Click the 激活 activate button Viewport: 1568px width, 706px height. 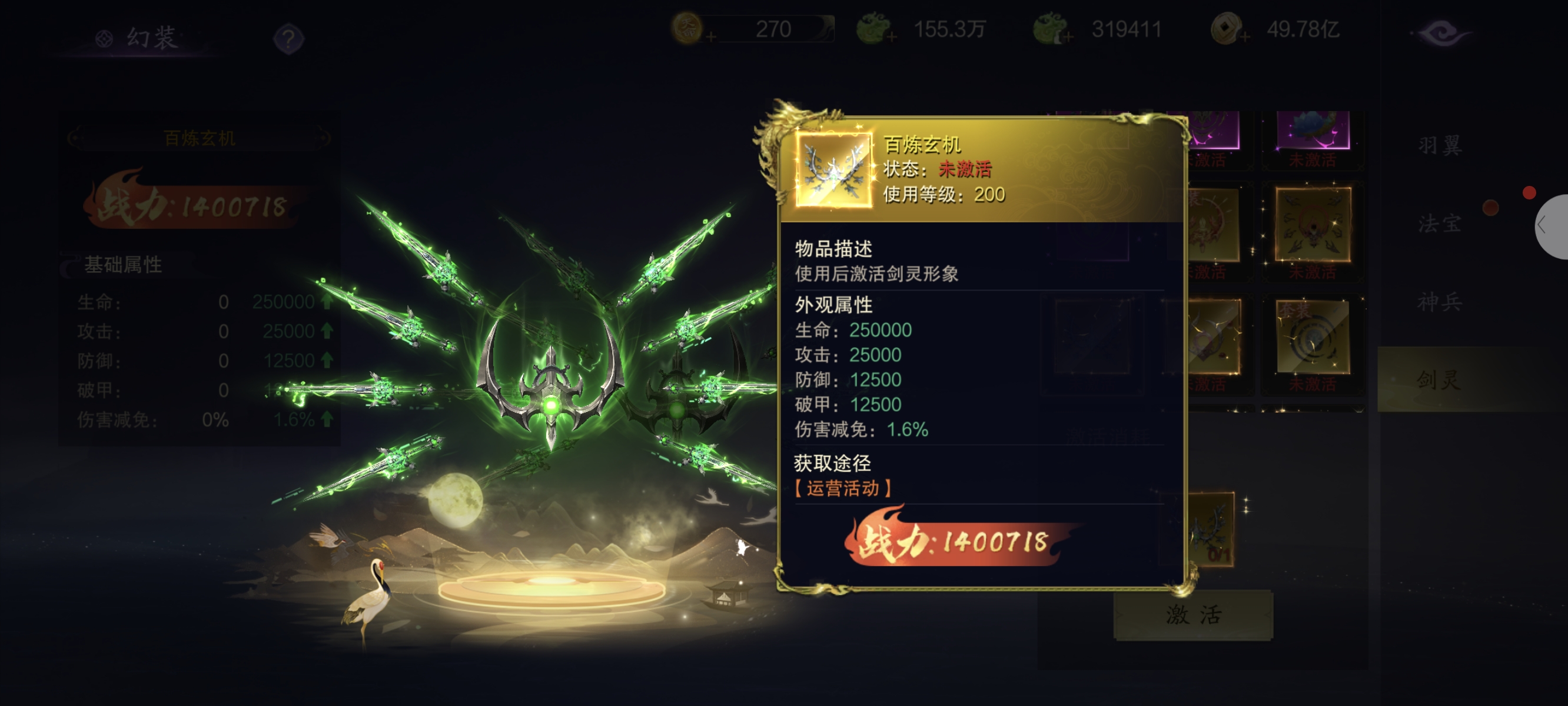click(1193, 615)
